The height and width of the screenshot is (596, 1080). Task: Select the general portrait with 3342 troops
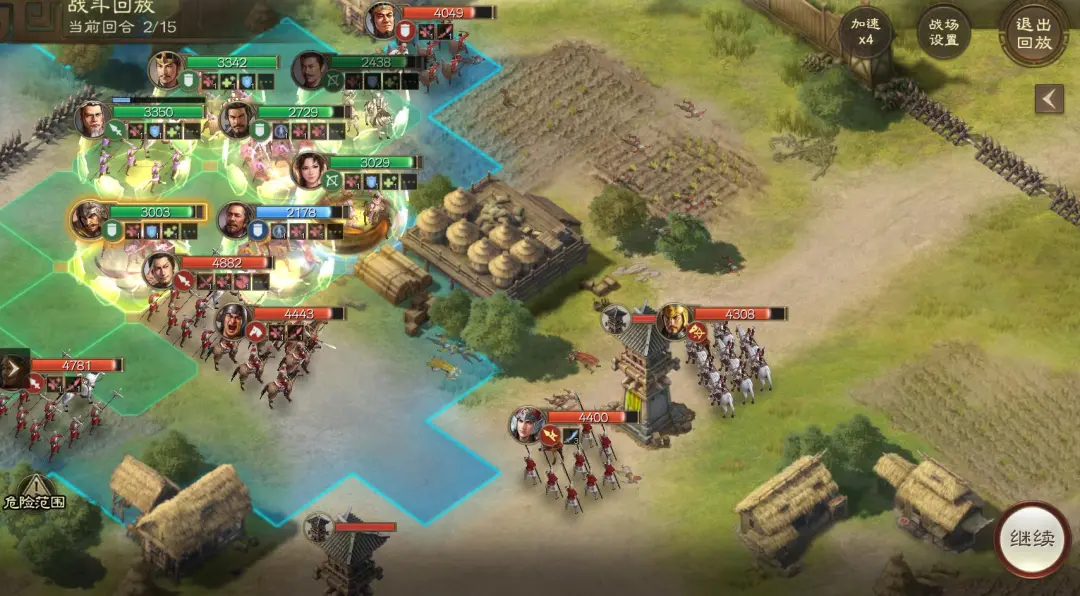point(167,69)
